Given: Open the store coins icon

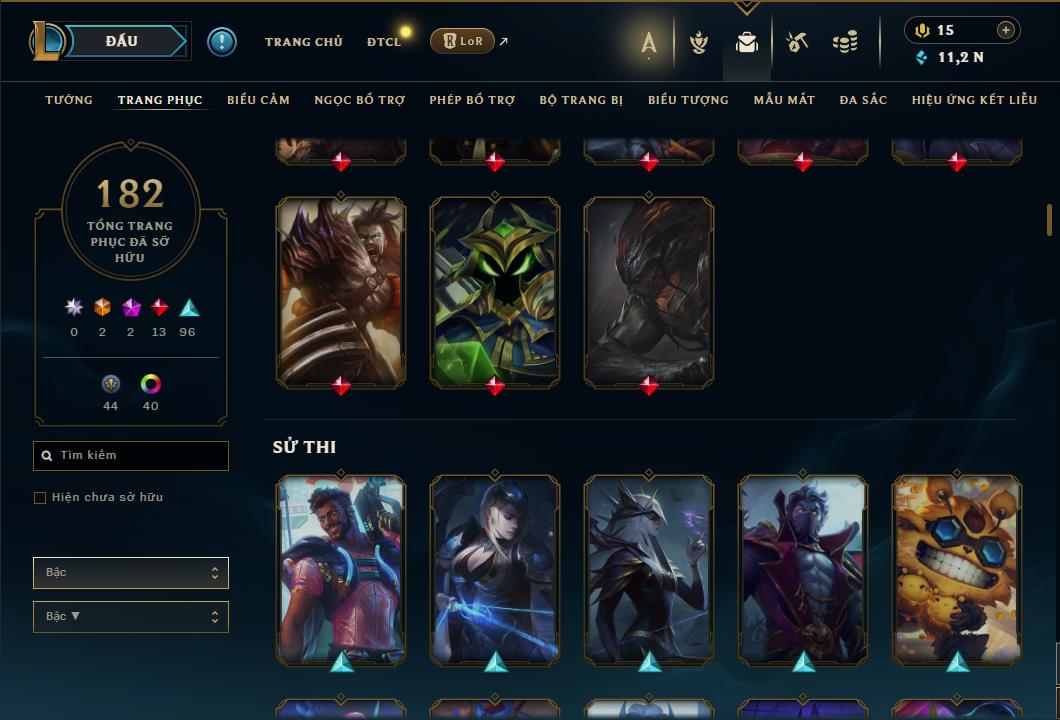Looking at the screenshot, I should (845, 42).
